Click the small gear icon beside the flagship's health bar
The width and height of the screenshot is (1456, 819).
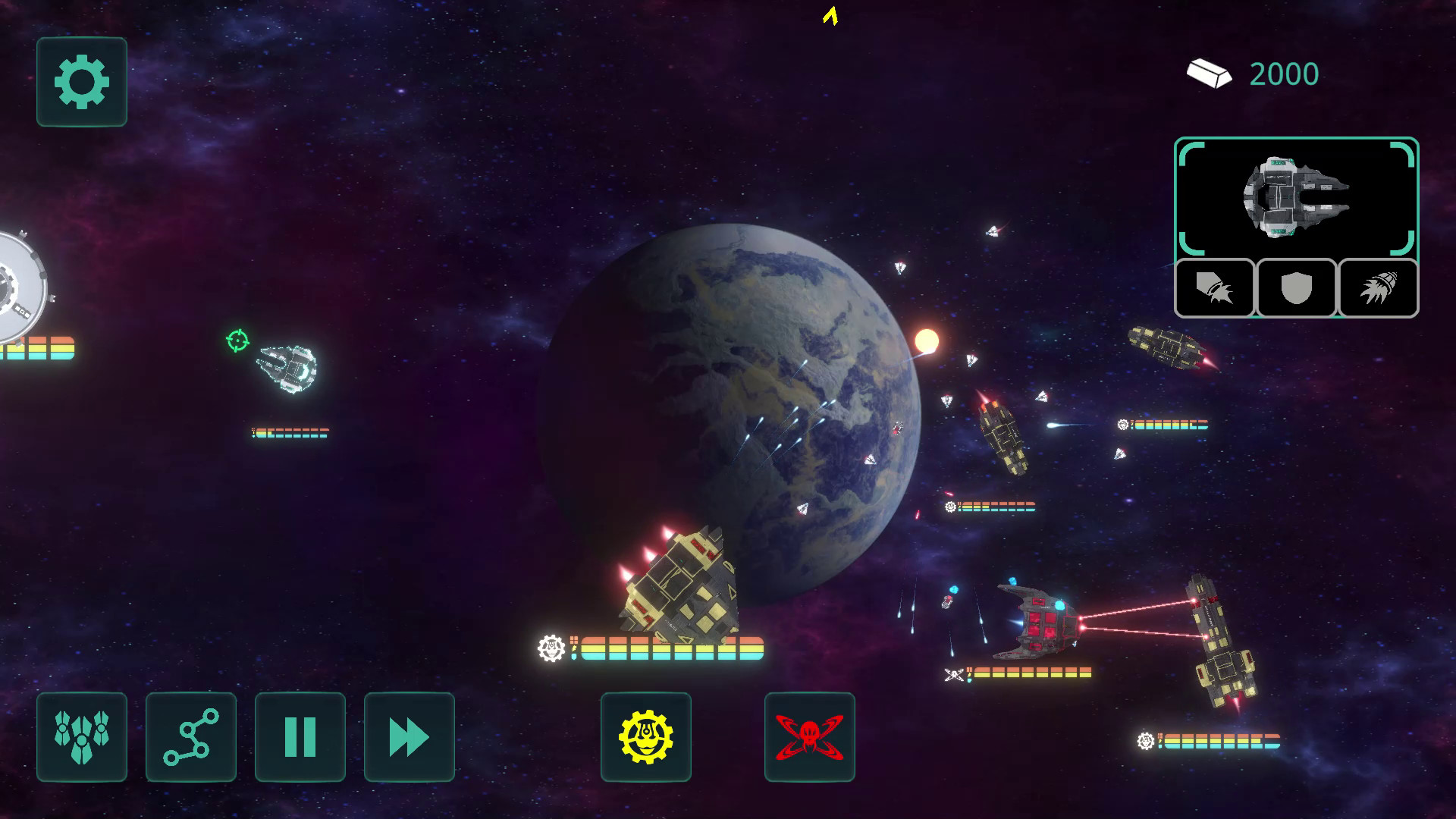coord(551,648)
